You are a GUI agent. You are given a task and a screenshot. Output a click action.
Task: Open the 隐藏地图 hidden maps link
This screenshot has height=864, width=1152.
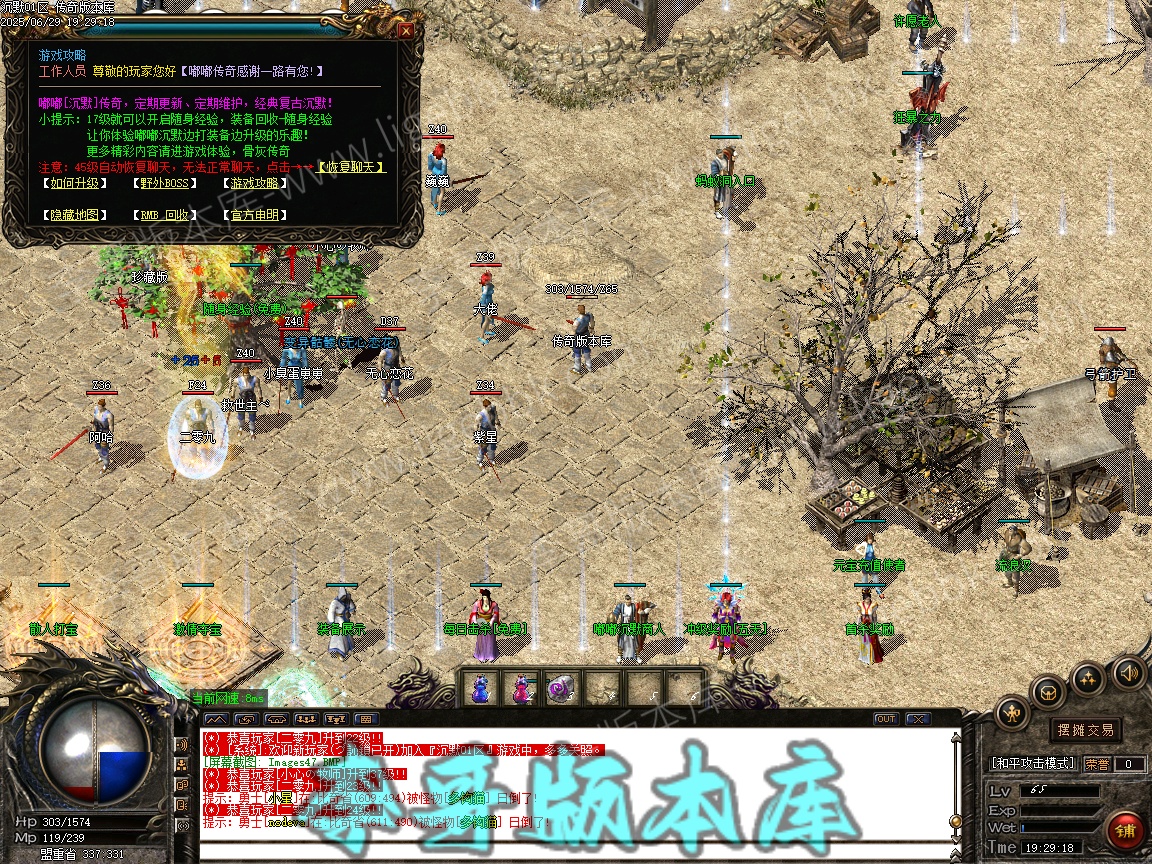point(76,215)
